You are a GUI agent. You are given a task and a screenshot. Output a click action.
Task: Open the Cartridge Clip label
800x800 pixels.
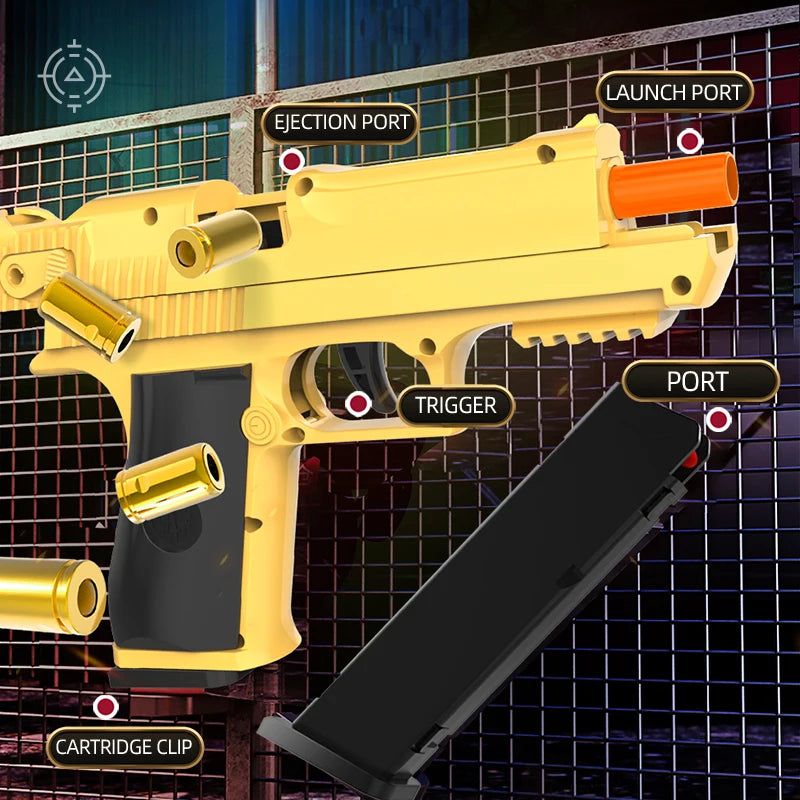(125, 747)
